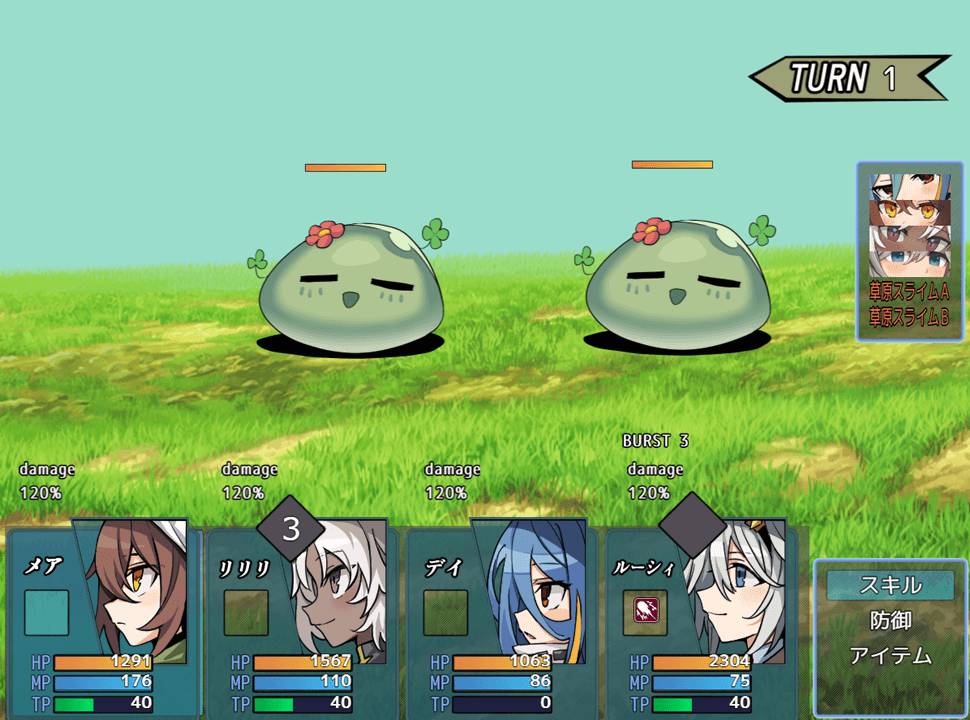Select party member デイ's status panel
This screenshot has height=720, width=970.
tap(502, 622)
